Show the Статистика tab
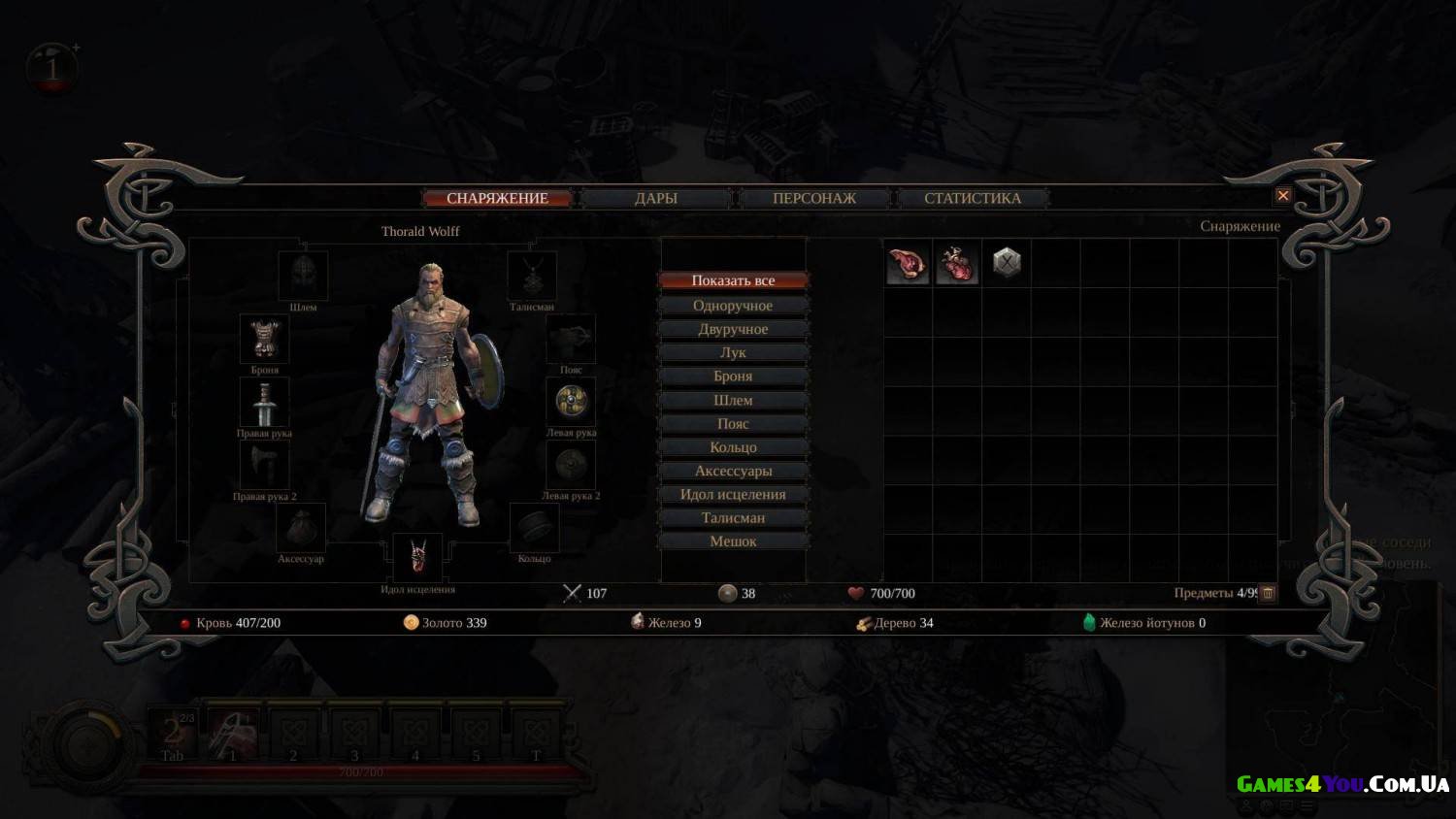Screen dimensions: 1456x819 pos(972,198)
